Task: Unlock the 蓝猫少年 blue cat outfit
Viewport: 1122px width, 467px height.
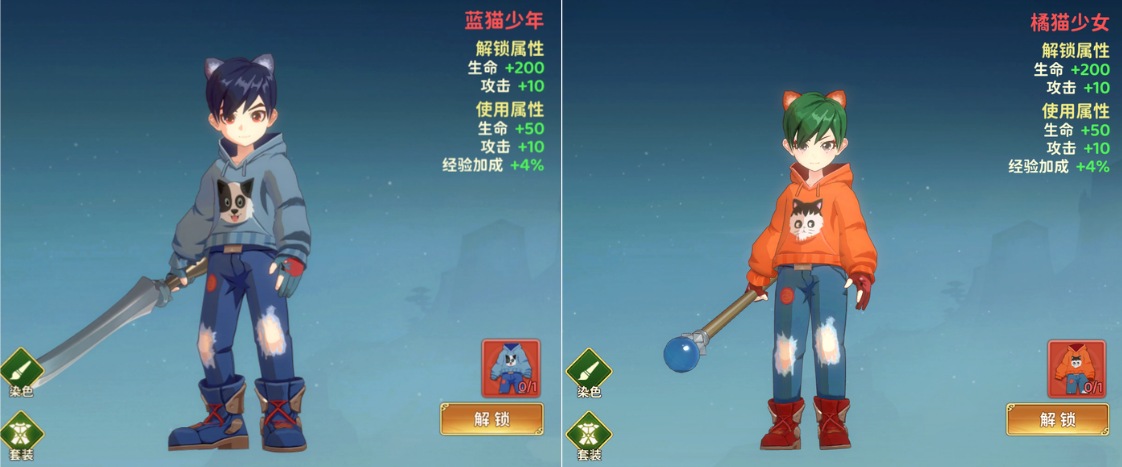Action: click(491, 419)
